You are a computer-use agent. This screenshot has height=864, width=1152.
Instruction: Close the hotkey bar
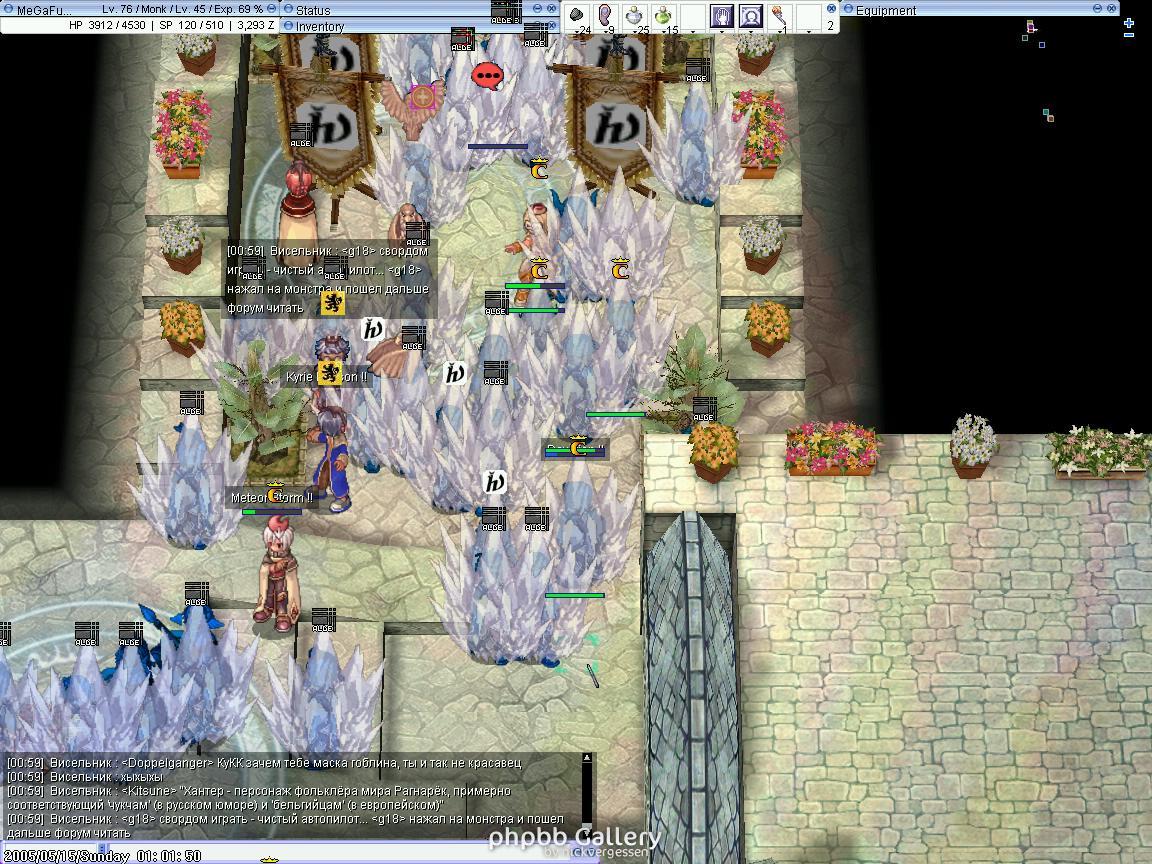[831, 9]
